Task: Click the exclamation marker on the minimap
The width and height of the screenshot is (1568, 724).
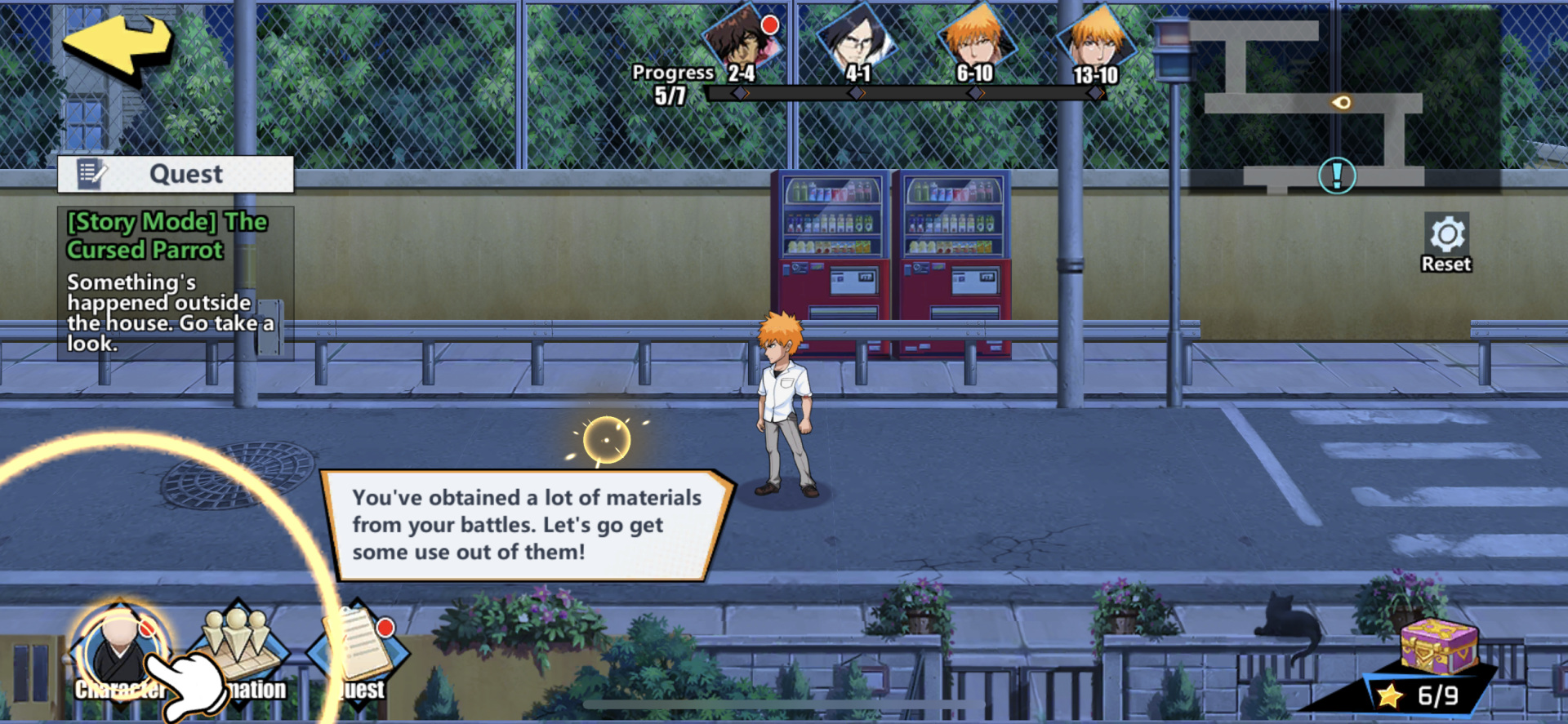Action: tap(1337, 175)
